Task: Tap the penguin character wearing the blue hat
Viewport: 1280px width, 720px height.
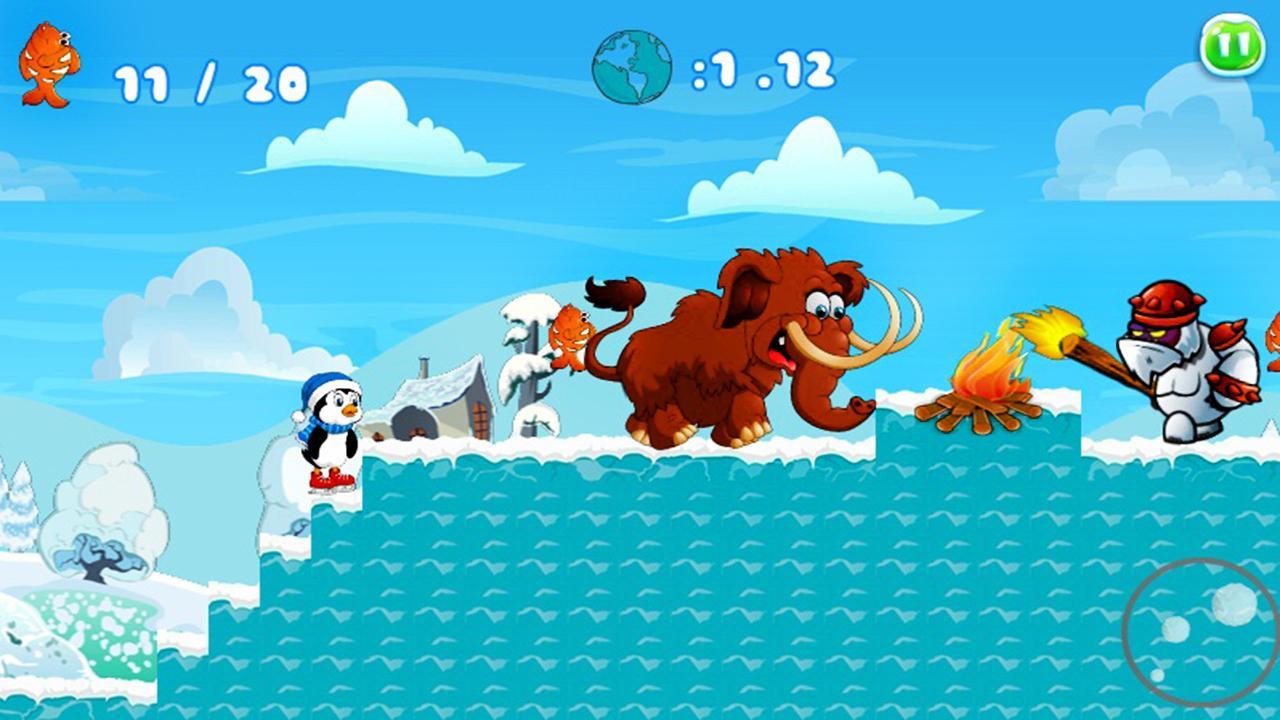Action: tap(330, 435)
